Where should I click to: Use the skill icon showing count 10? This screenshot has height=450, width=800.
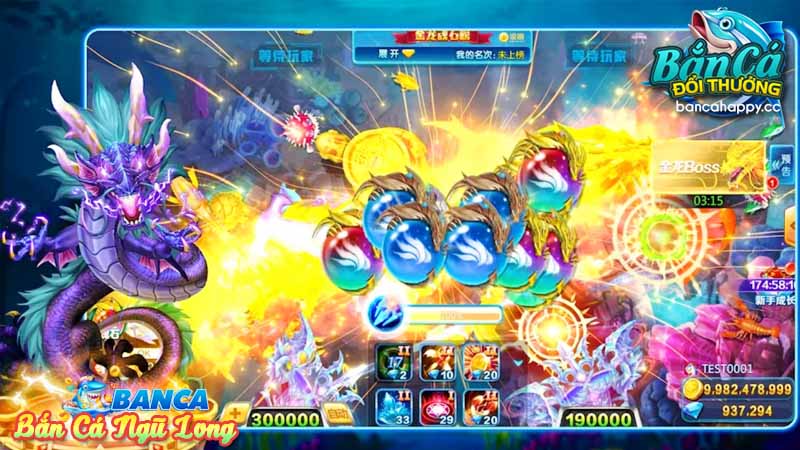tap(439, 364)
